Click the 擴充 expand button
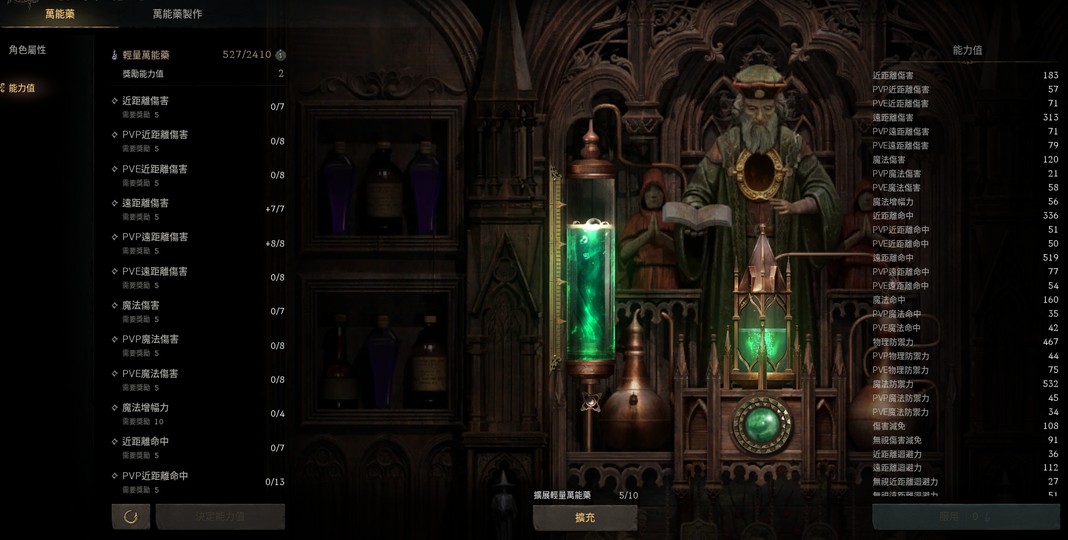The image size is (1068, 540). pos(585,517)
